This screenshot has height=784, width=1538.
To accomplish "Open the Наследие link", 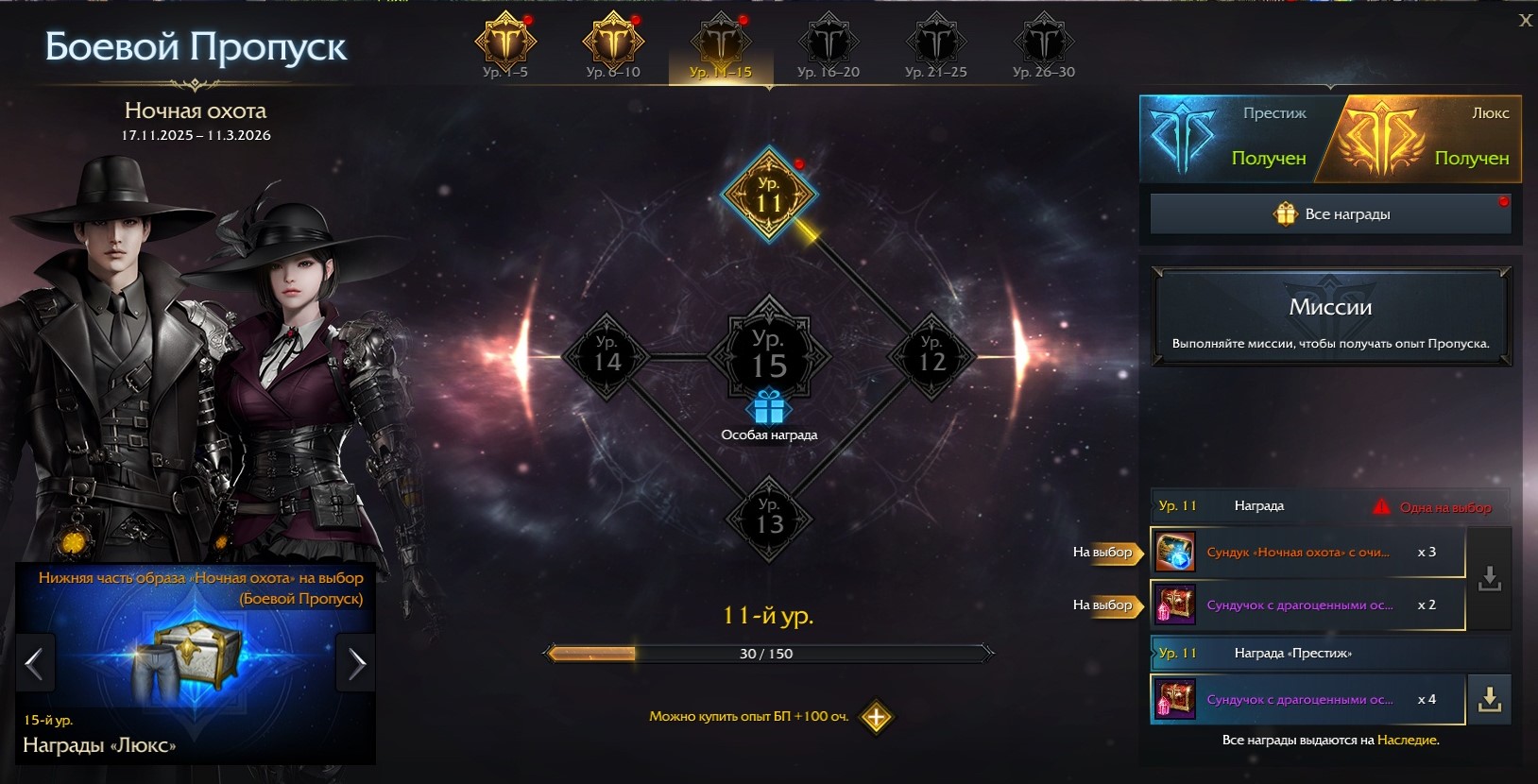I will click(1407, 741).
